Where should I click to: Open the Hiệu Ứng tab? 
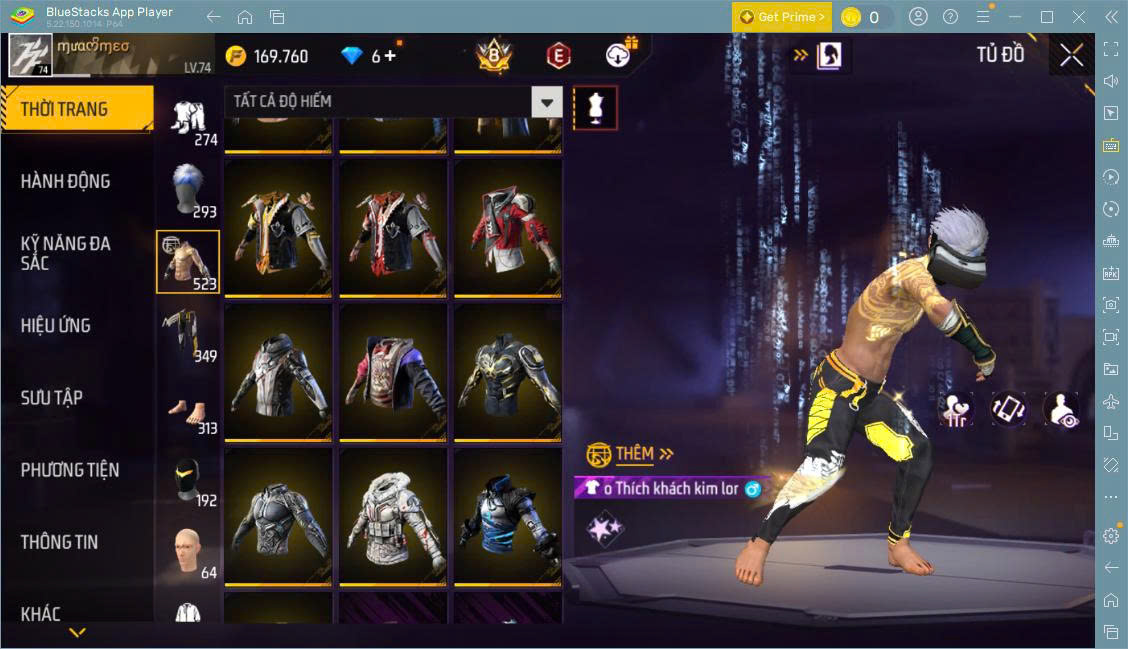(56, 325)
